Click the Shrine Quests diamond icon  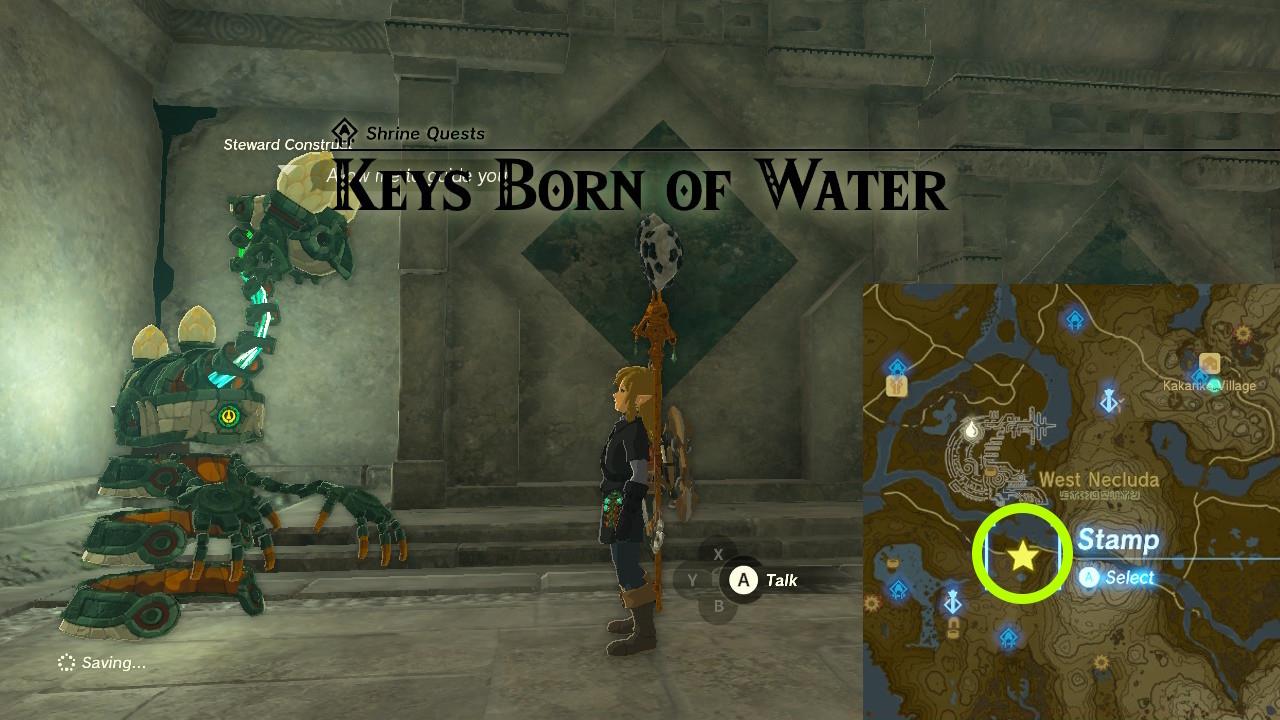(344, 131)
